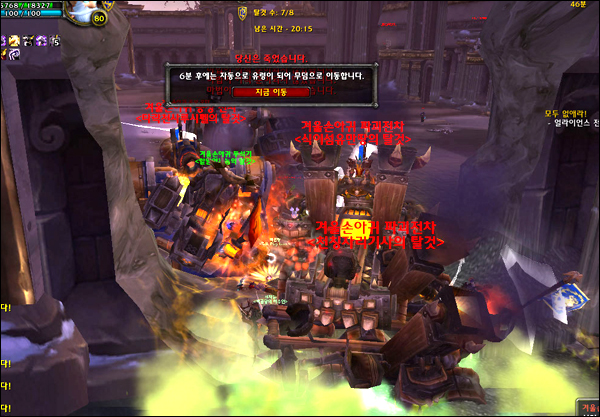This screenshot has height=417, width=600.
Task: Click the red '지금 이동' release button
Action: (272, 91)
